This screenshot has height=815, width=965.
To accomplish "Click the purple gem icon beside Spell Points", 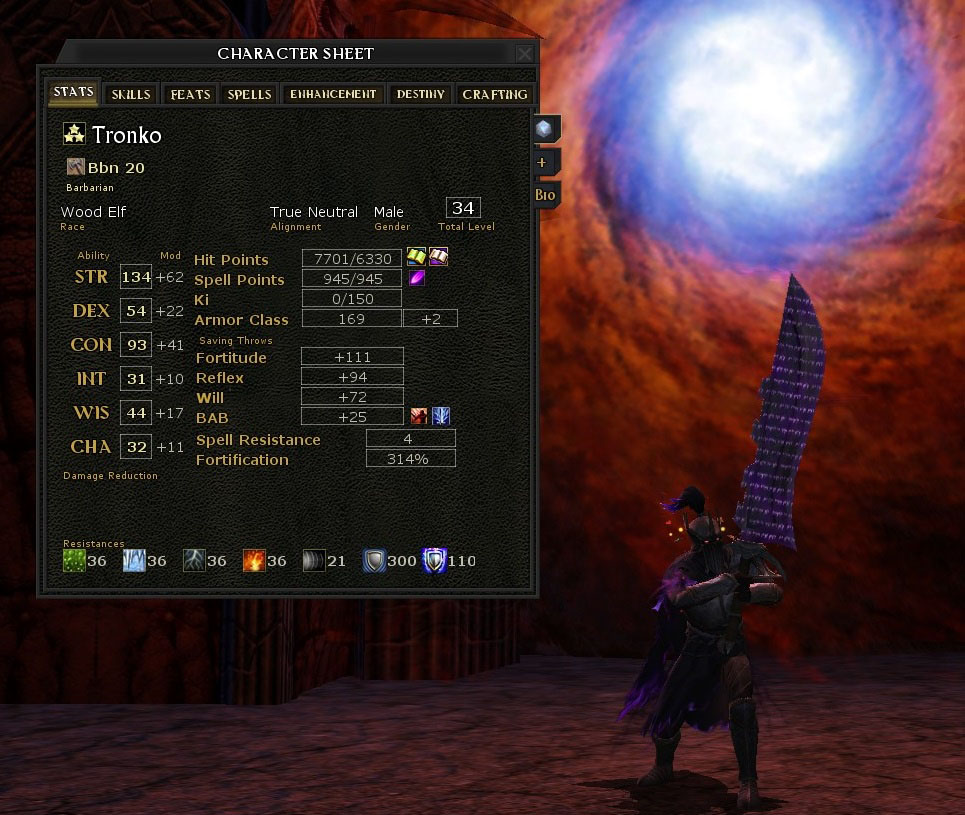I will tap(416, 278).
